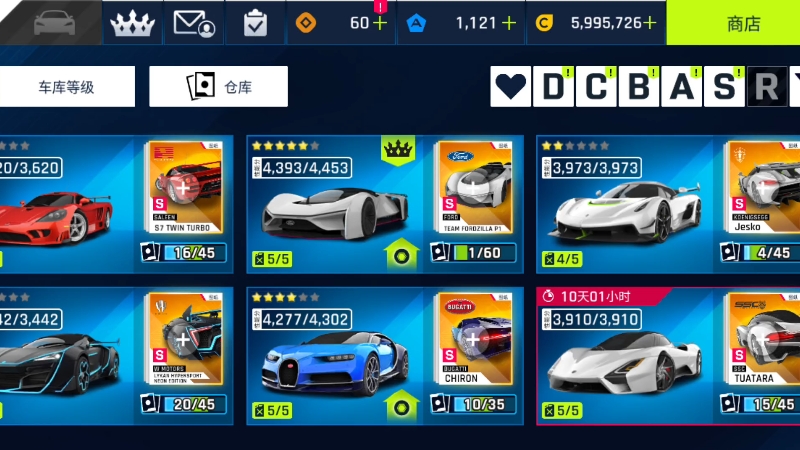Select the car garage tab
Image resolution: width=800 pixels, height=450 pixels.
pyautogui.click(x=52, y=22)
